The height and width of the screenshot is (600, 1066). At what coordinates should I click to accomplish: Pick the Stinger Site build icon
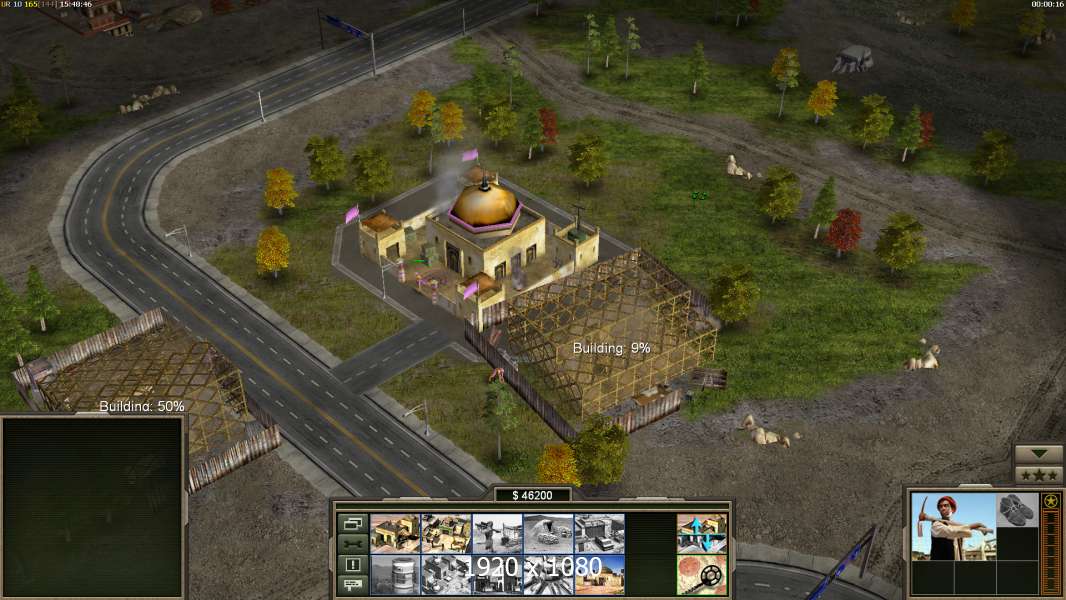[x=497, y=534]
